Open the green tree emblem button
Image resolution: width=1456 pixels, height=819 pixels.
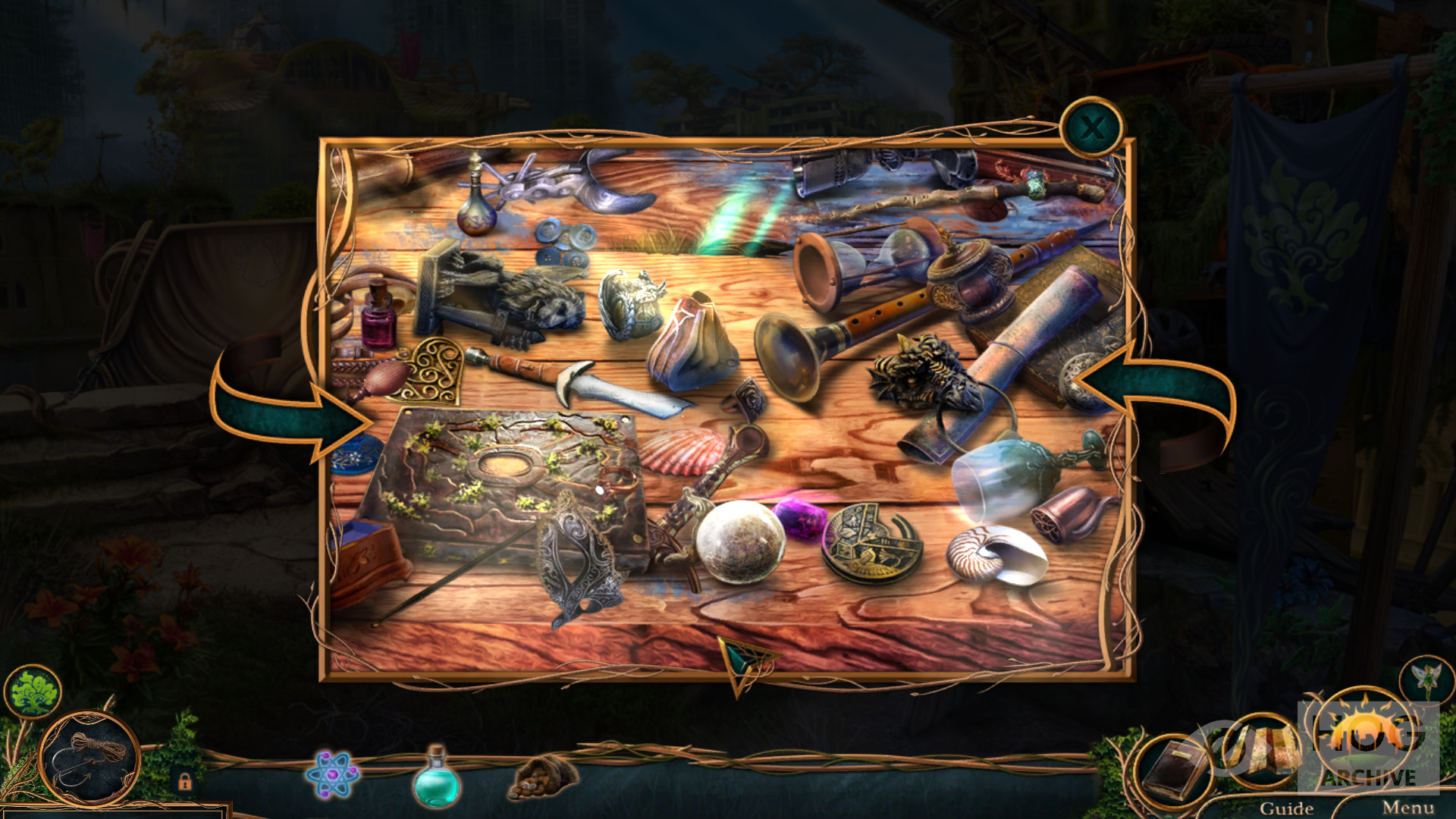coord(32,691)
